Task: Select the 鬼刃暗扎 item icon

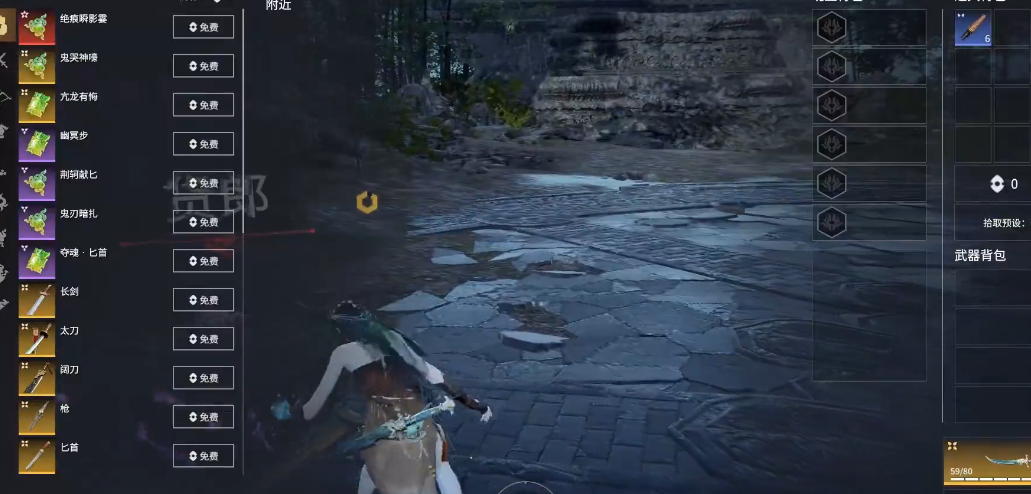Action: pos(37,223)
